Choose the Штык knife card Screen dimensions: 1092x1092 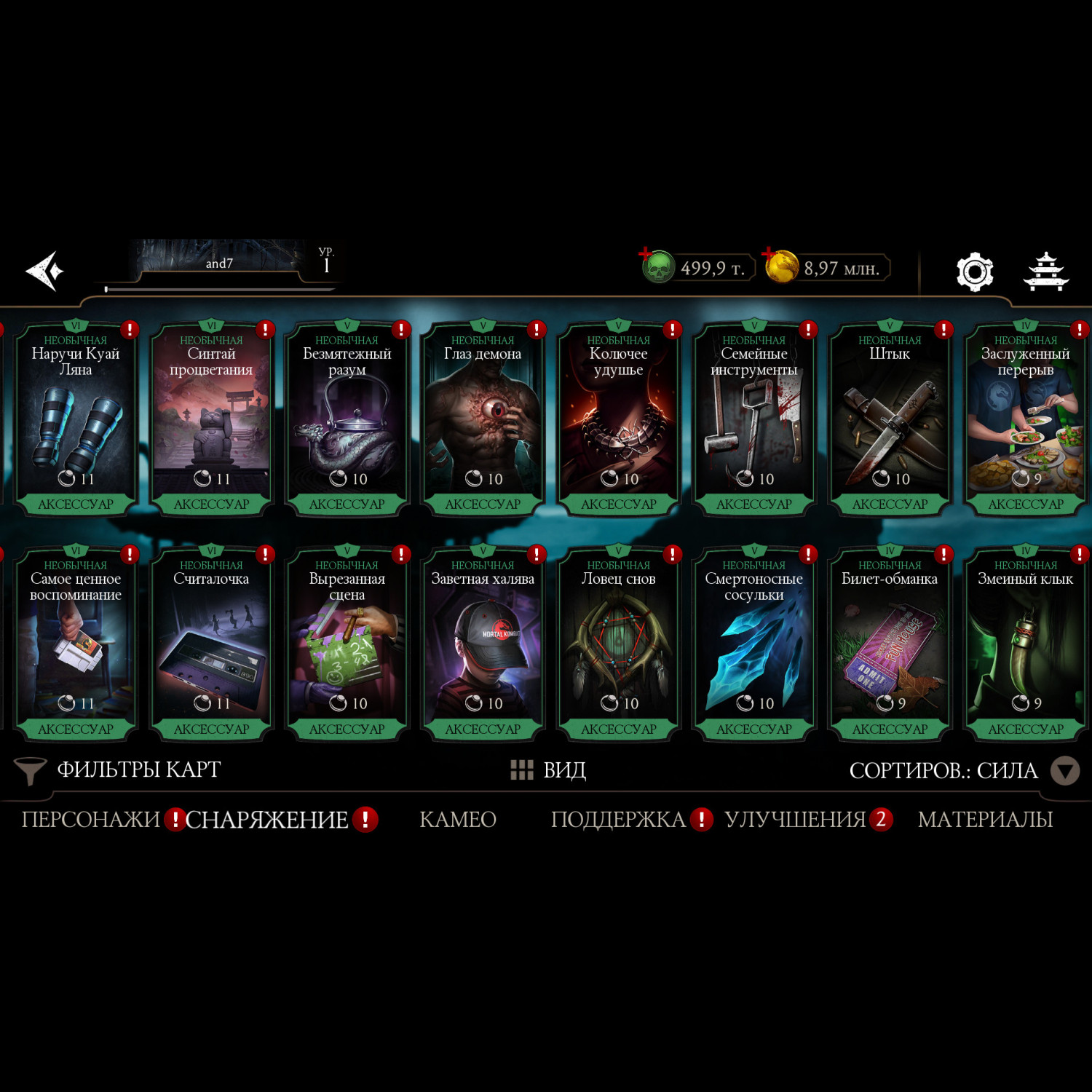coord(890,420)
